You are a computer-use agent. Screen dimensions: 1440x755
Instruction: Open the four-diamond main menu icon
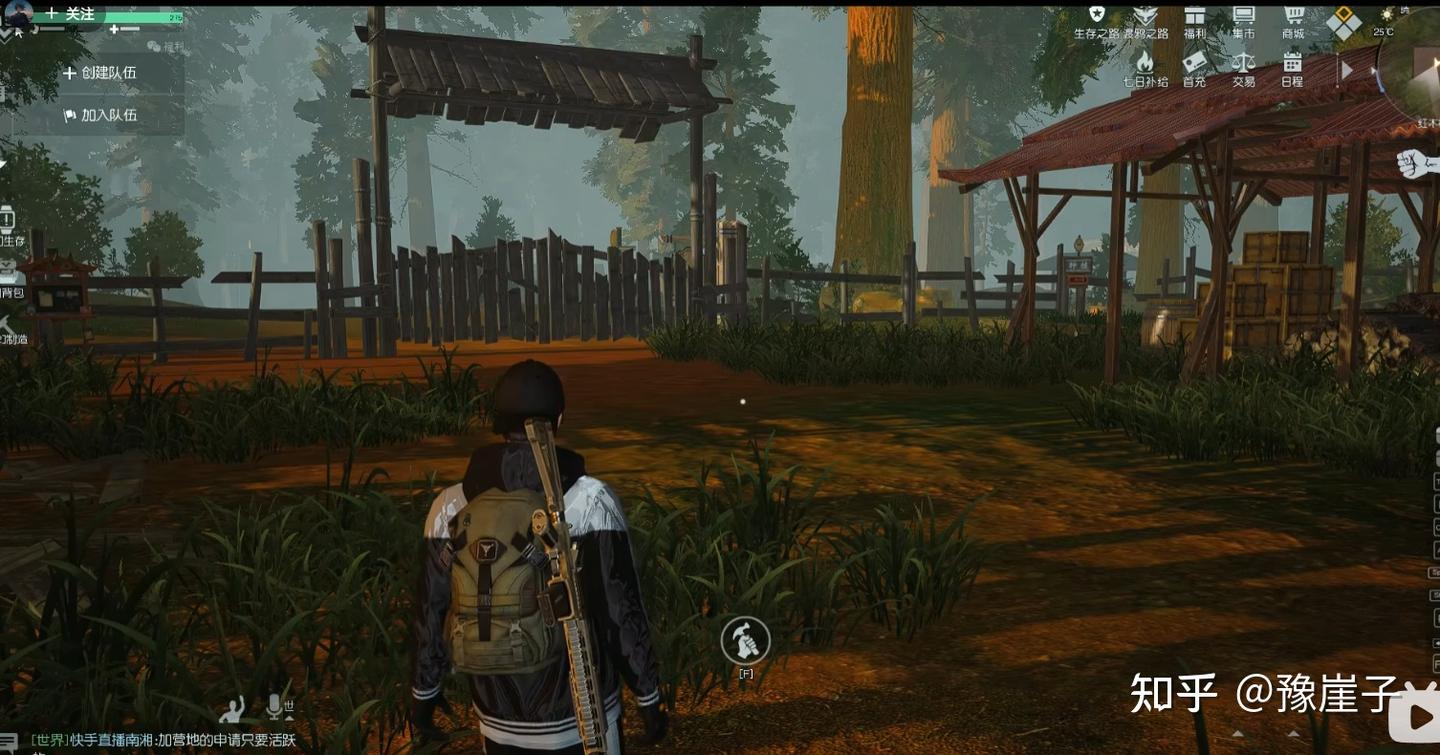click(1344, 22)
